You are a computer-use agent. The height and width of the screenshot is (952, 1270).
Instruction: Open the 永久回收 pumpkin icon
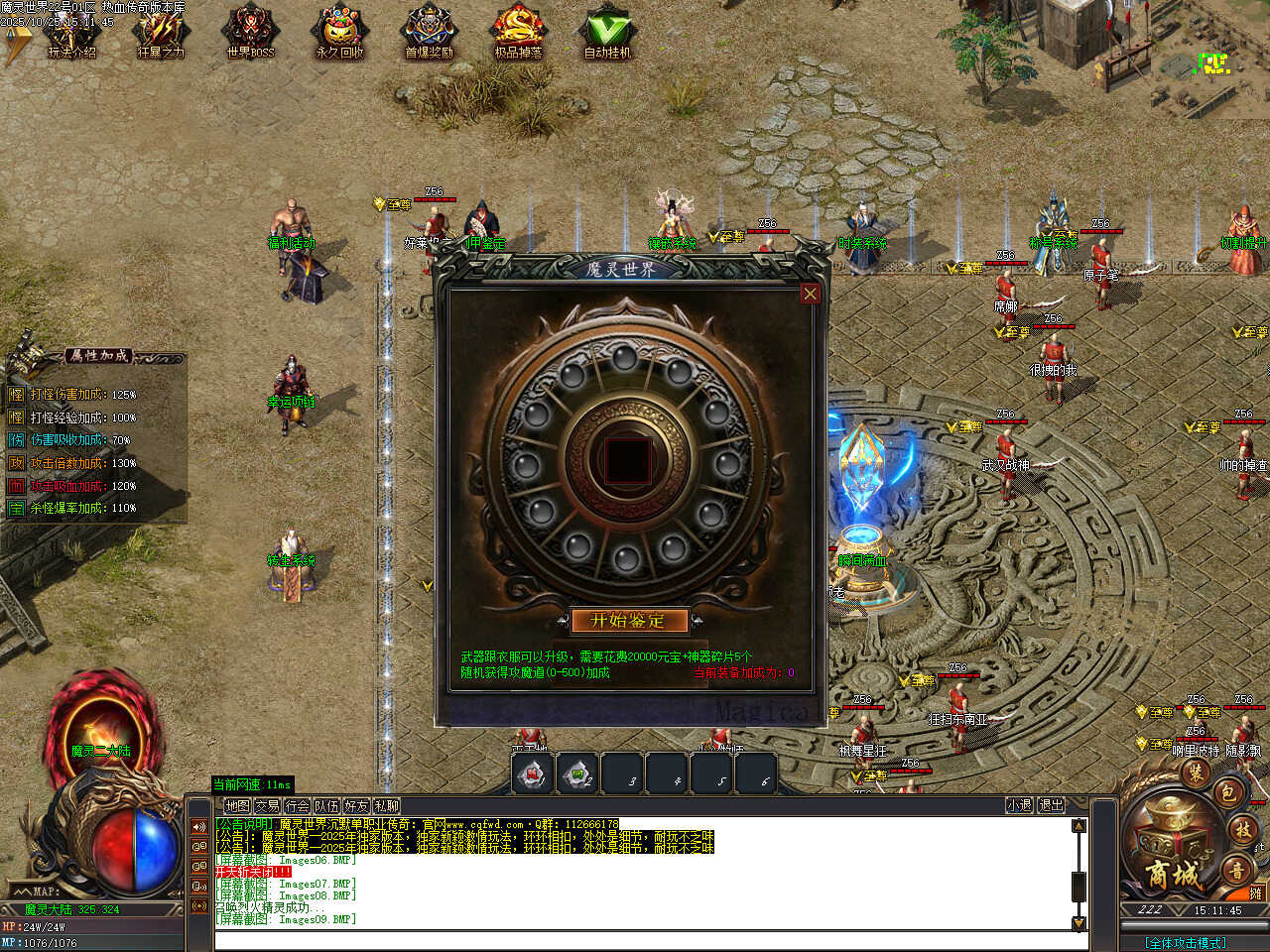pos(339,35)
